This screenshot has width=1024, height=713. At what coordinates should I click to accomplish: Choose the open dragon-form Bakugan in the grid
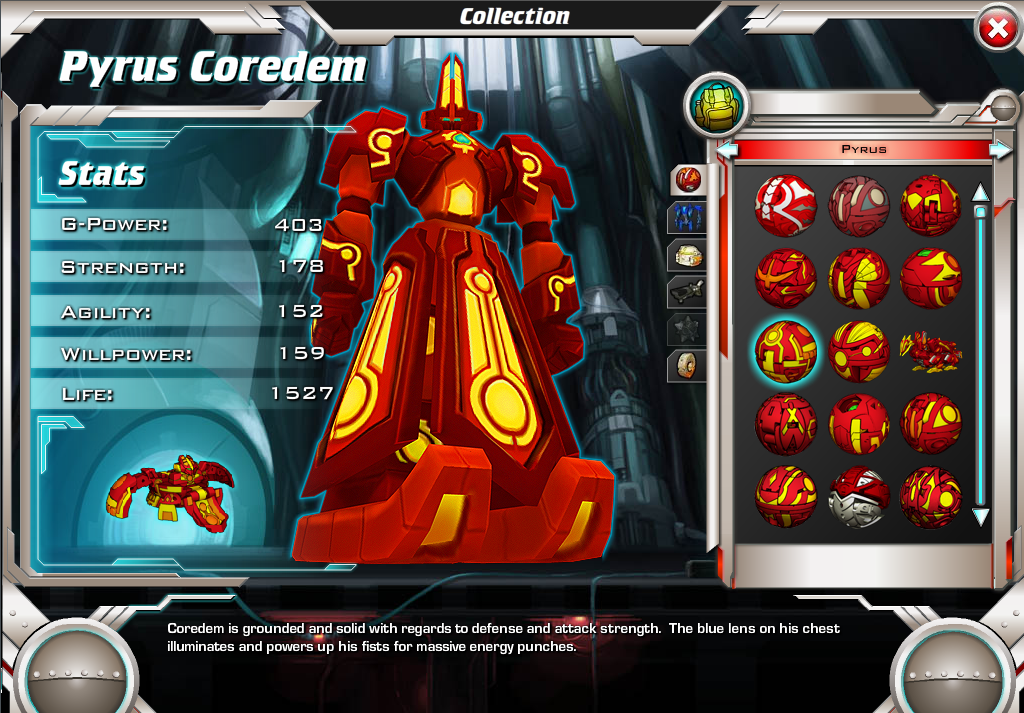click(x=931, y=353)
